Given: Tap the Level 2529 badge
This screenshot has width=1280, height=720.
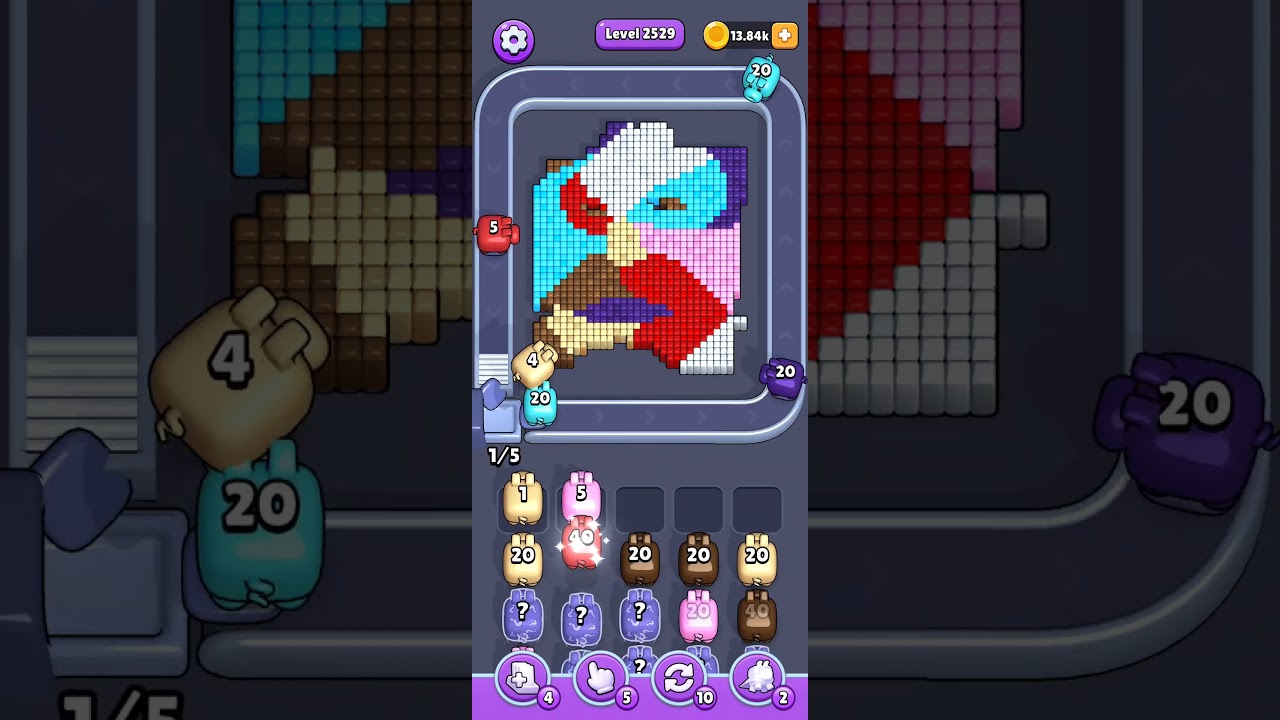Looking at the screenshot, I should coord(640,33).
